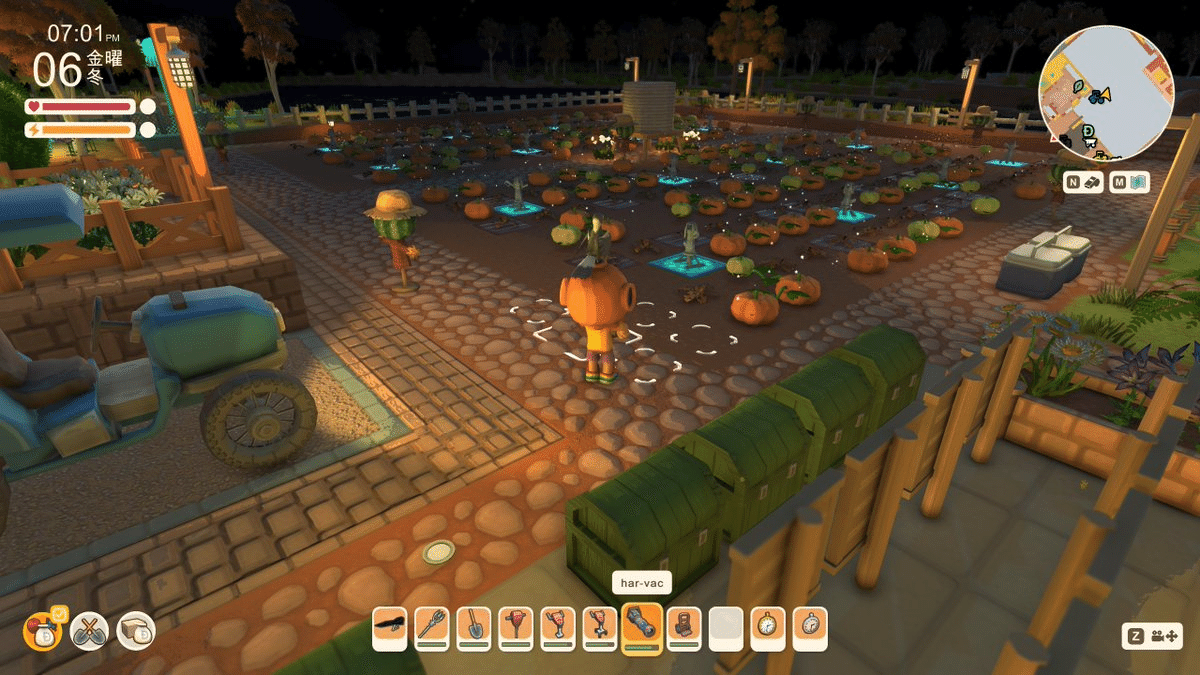The height and width of the screenshot is (675, 1200).
Task: Select the black item in first hotbar slot
Action: coord(390,629)
